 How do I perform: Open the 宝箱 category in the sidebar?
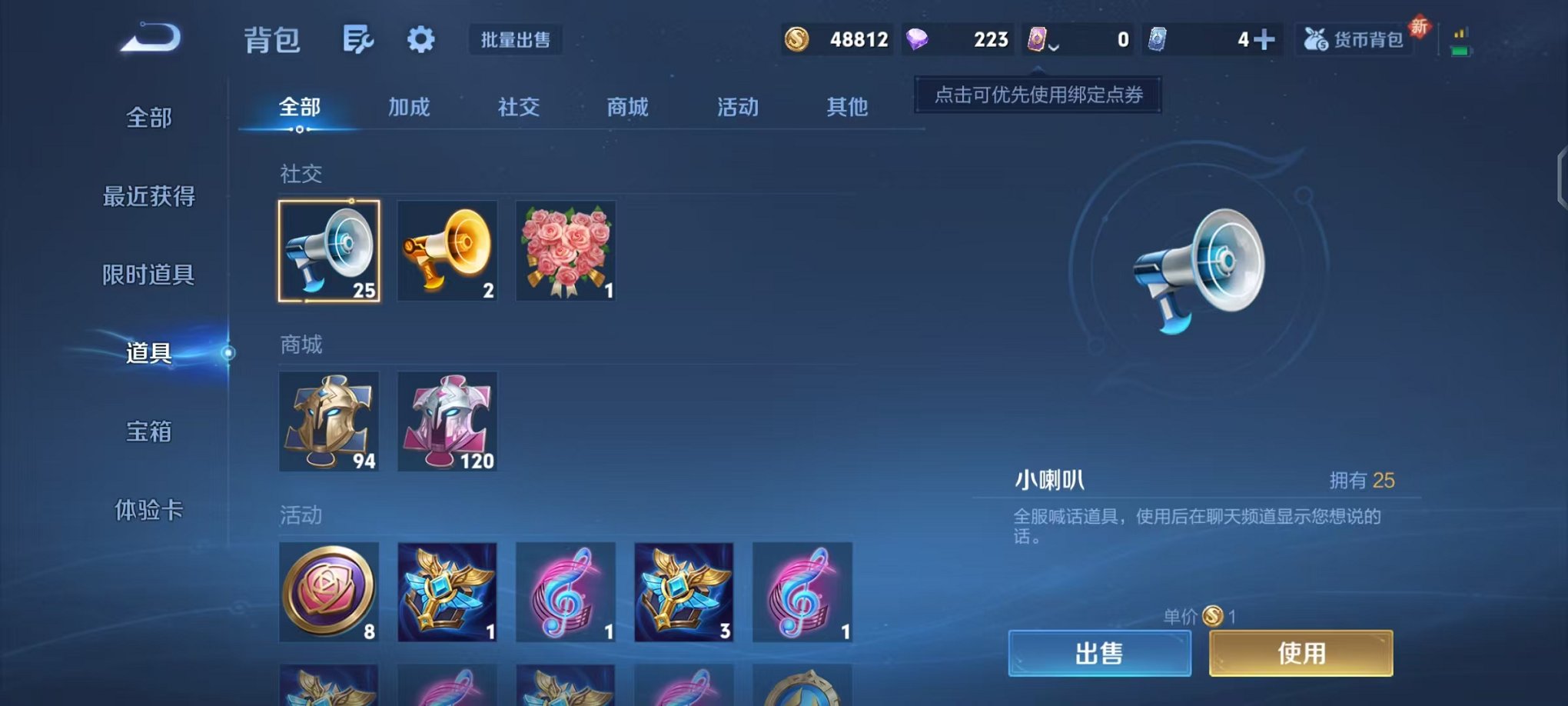tap(148, 433)
